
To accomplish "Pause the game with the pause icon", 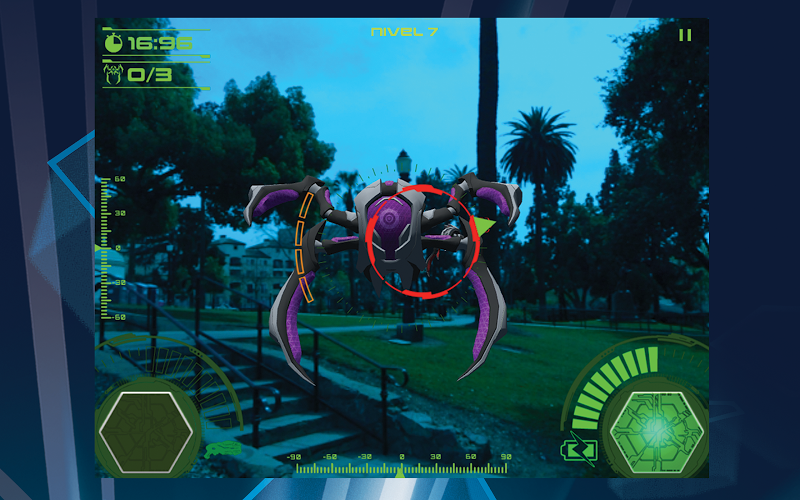I will [x=685, y=35].
